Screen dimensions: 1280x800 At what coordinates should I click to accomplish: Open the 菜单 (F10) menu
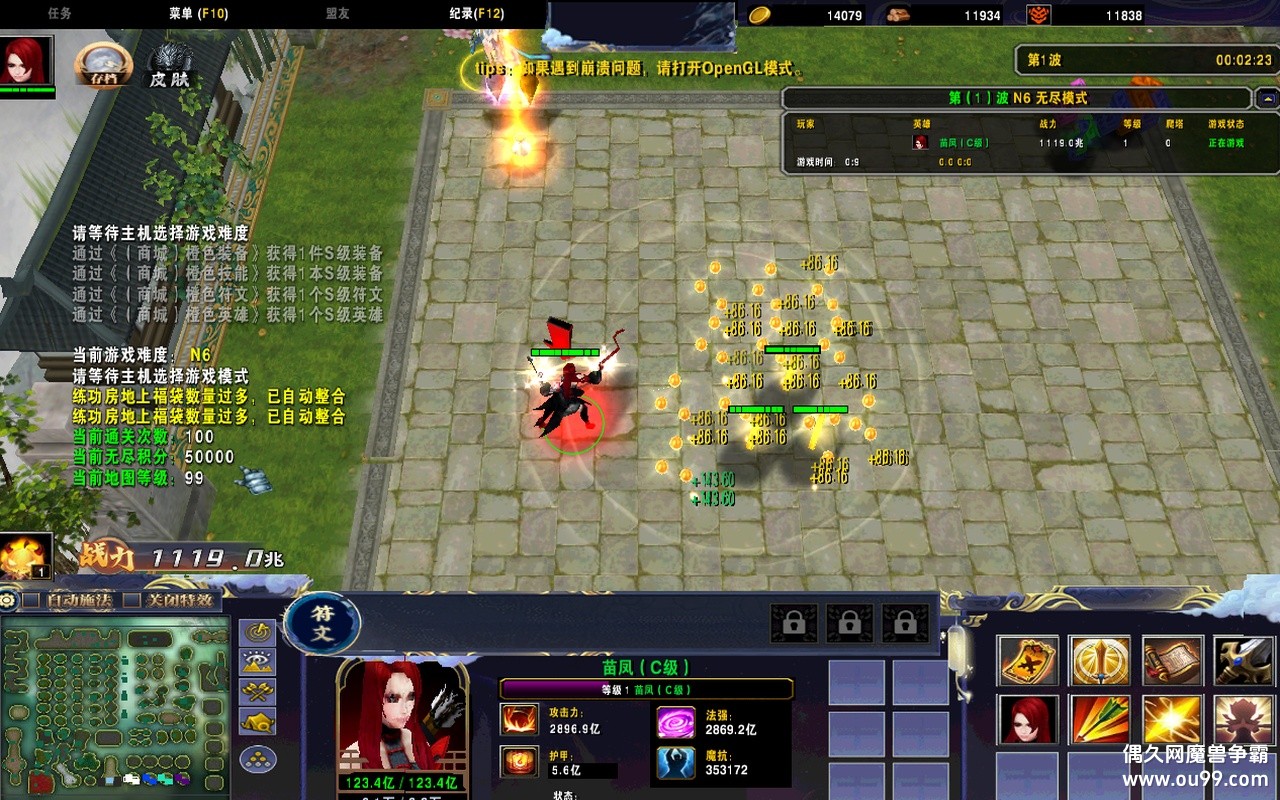pyautogui.click(x=198, y=14)
